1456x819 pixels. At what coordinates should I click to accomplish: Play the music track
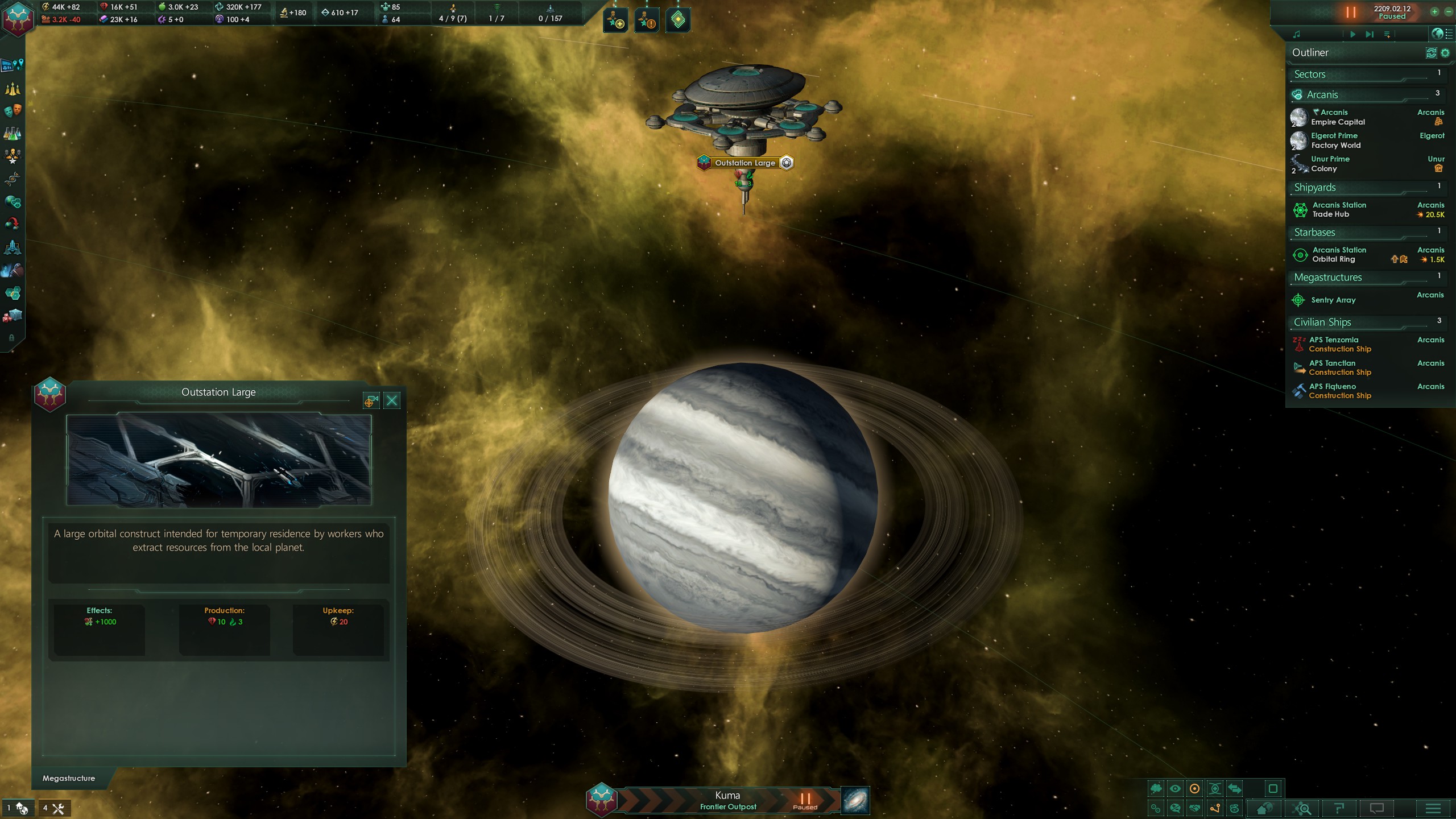coord(1352,35)
